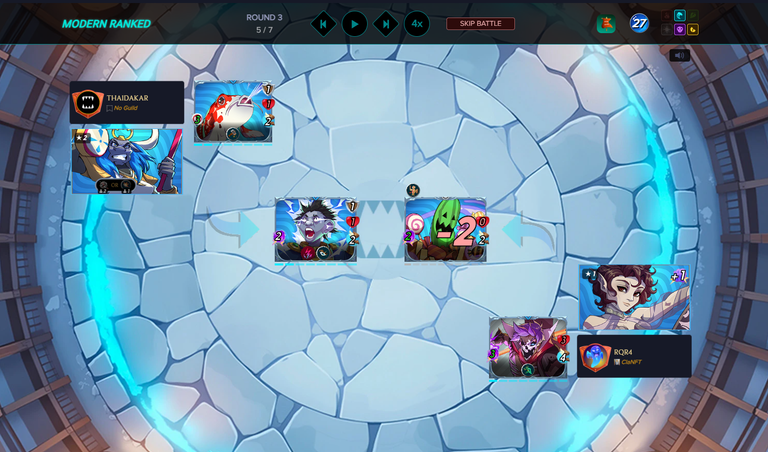Step back to the previous action

pyautogui.click(x=323, y=24)
